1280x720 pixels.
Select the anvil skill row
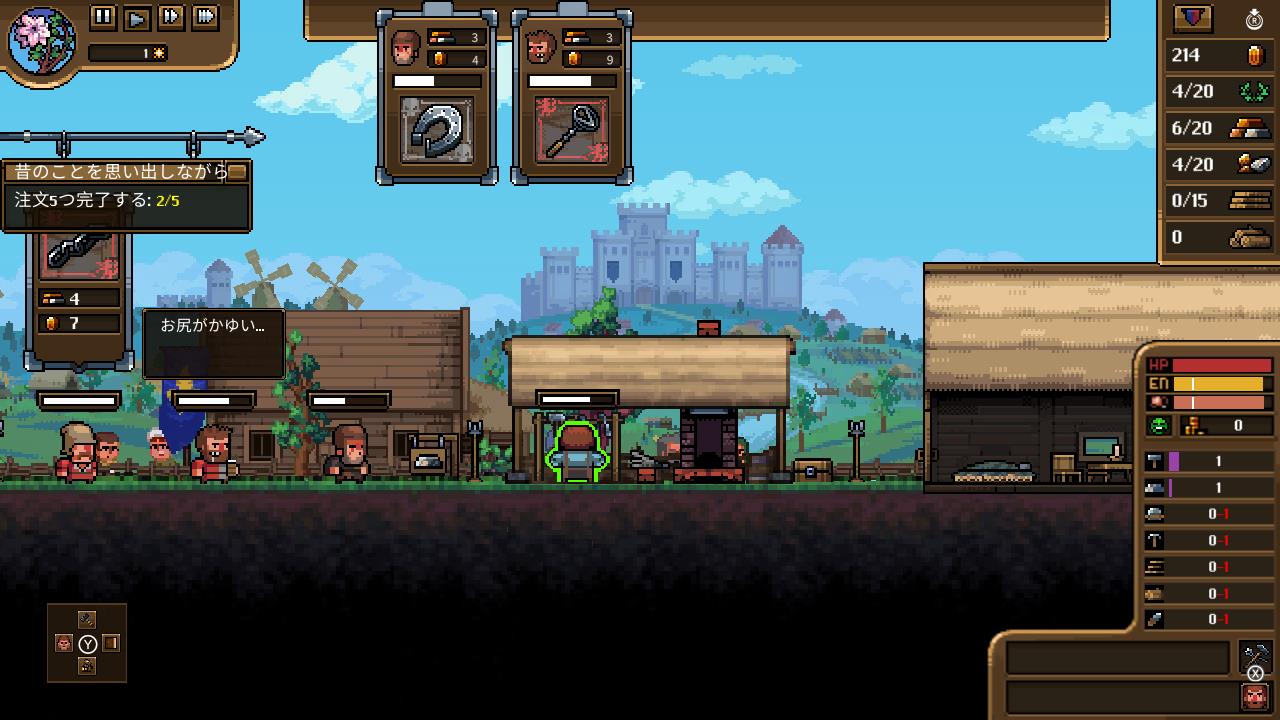[1210, 488]
